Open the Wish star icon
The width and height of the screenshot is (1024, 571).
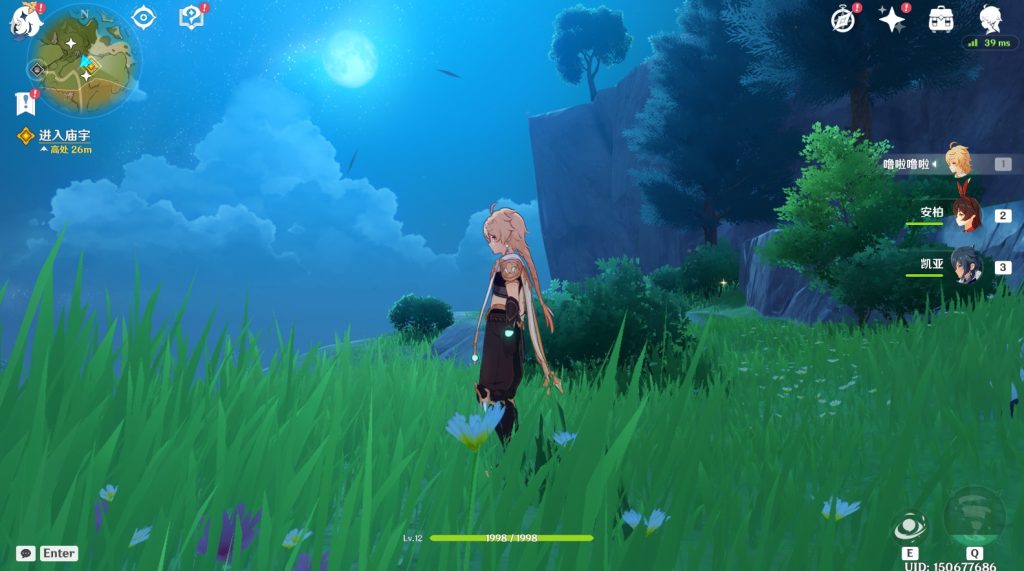[x=890, y=19]
